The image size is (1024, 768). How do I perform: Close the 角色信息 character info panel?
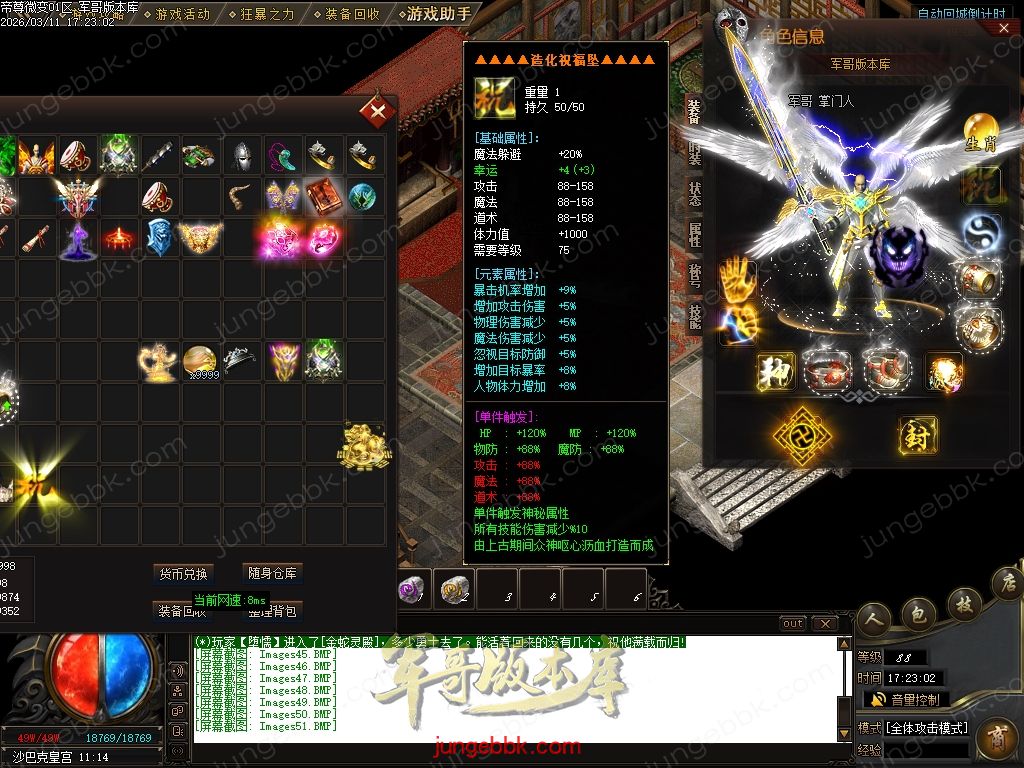pos(1003,29)
